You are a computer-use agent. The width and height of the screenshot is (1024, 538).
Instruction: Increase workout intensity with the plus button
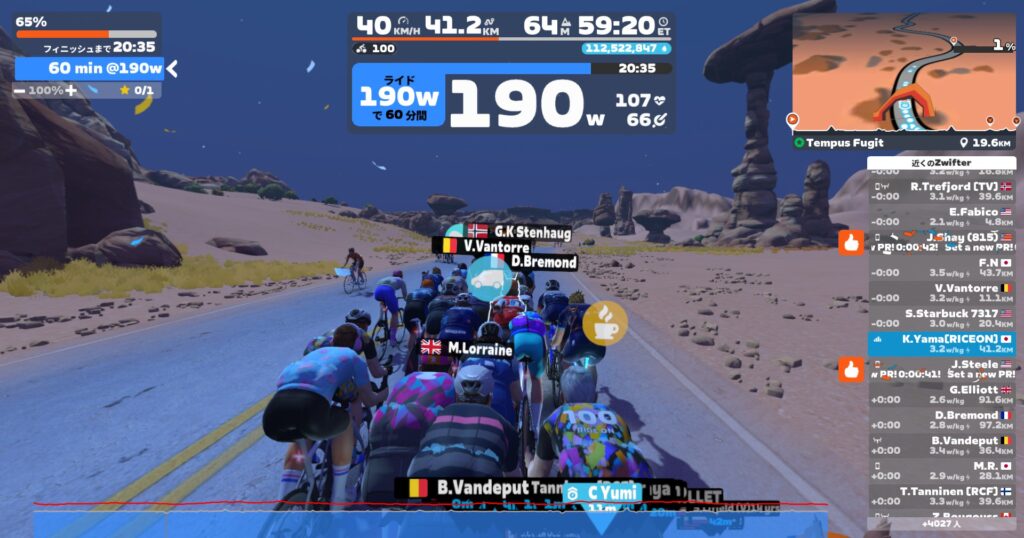[x=71, y=90]
